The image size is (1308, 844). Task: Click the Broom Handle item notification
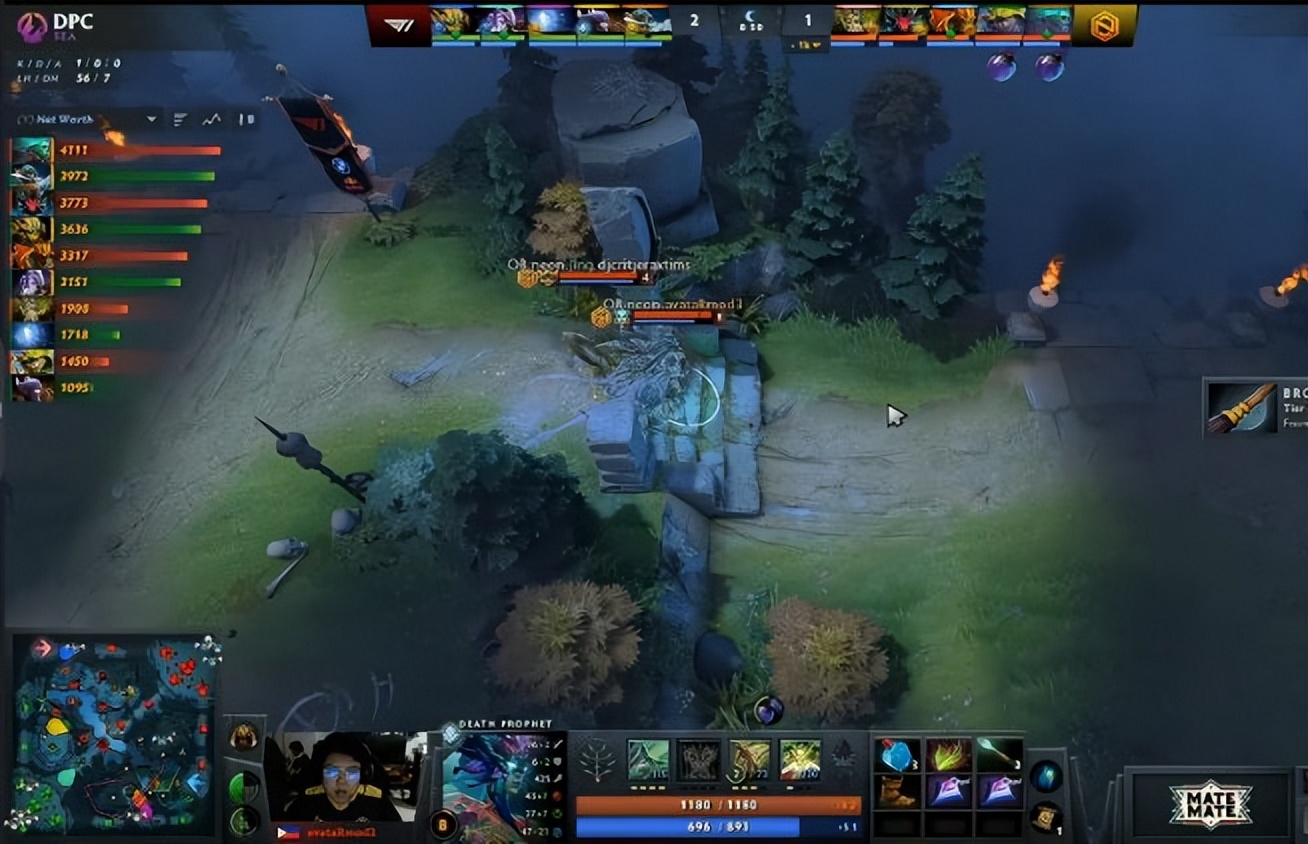click(x=1255, y=407)
